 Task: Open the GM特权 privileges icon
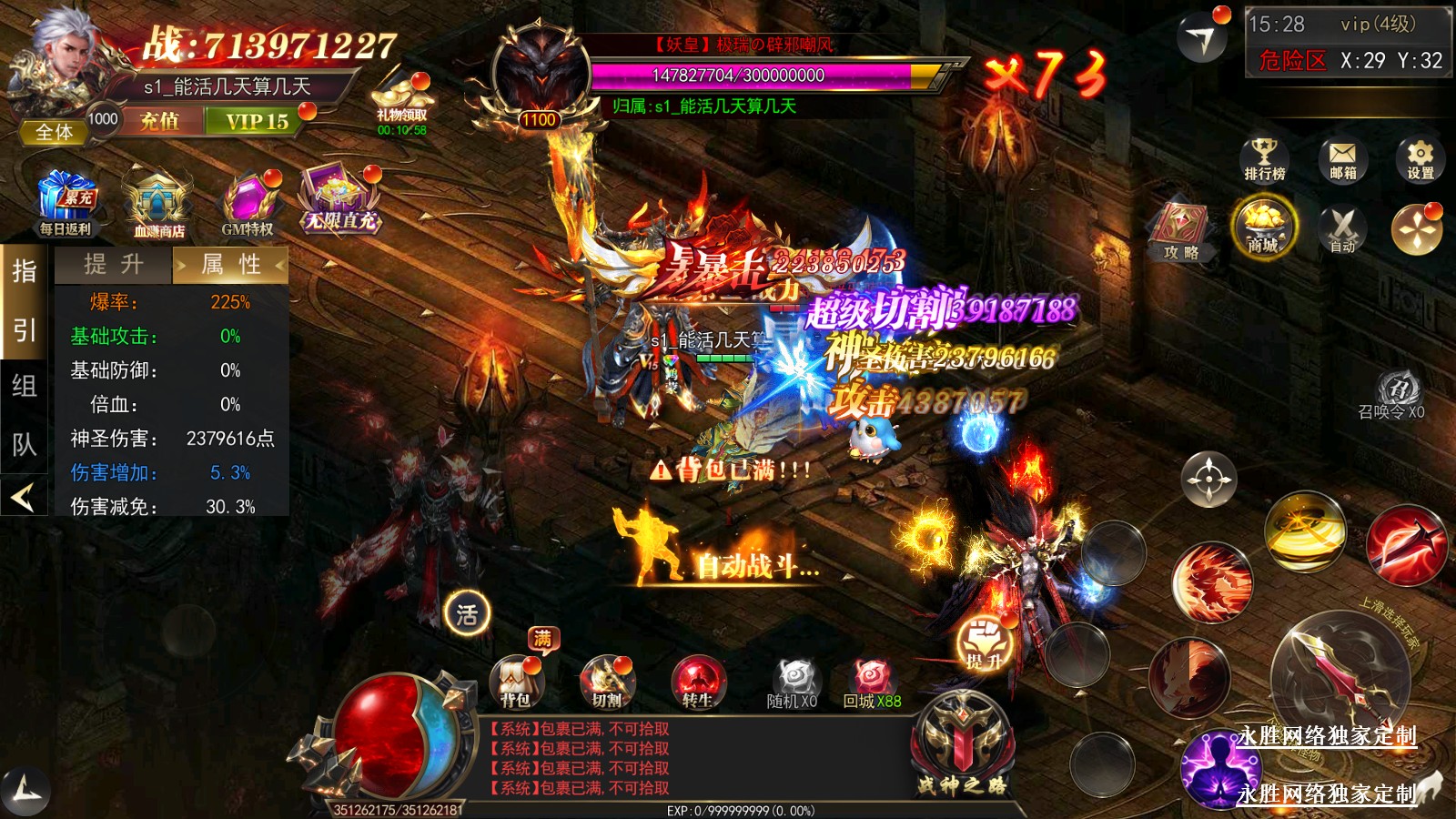click(248, 205)
